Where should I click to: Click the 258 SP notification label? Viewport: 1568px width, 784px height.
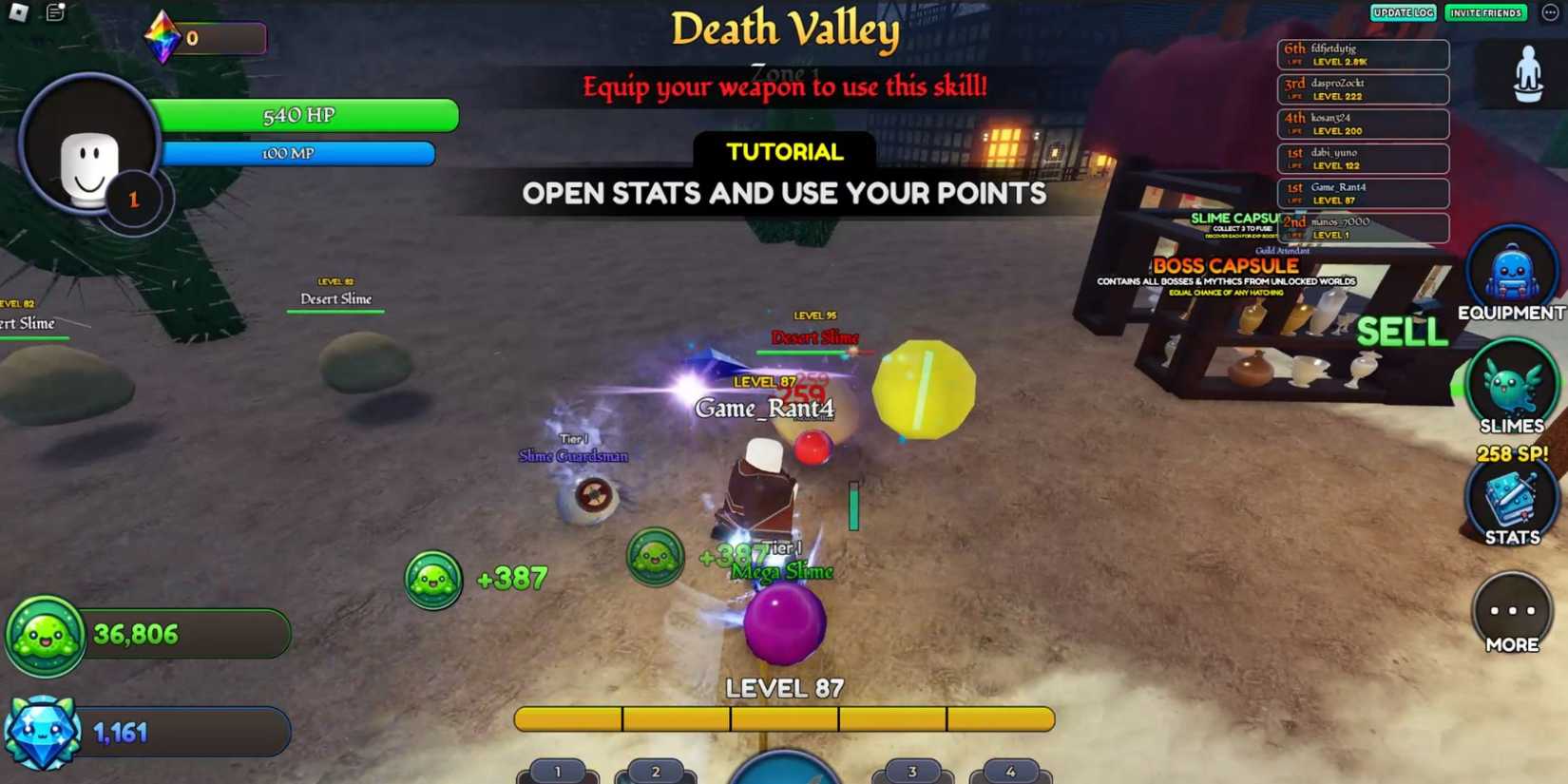pos(1512,454)
